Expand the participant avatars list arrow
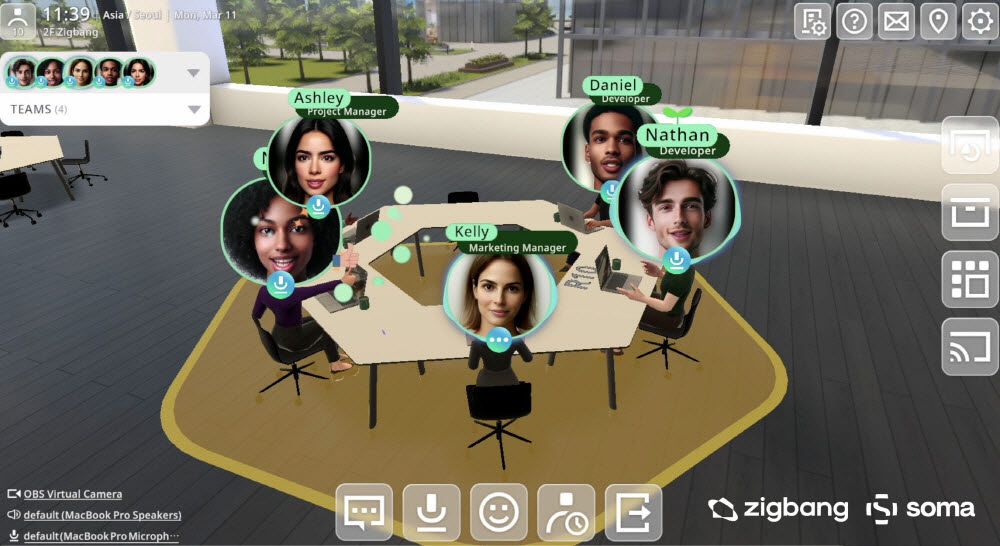This screenshot has height=546, width=1000. (194, 72)
